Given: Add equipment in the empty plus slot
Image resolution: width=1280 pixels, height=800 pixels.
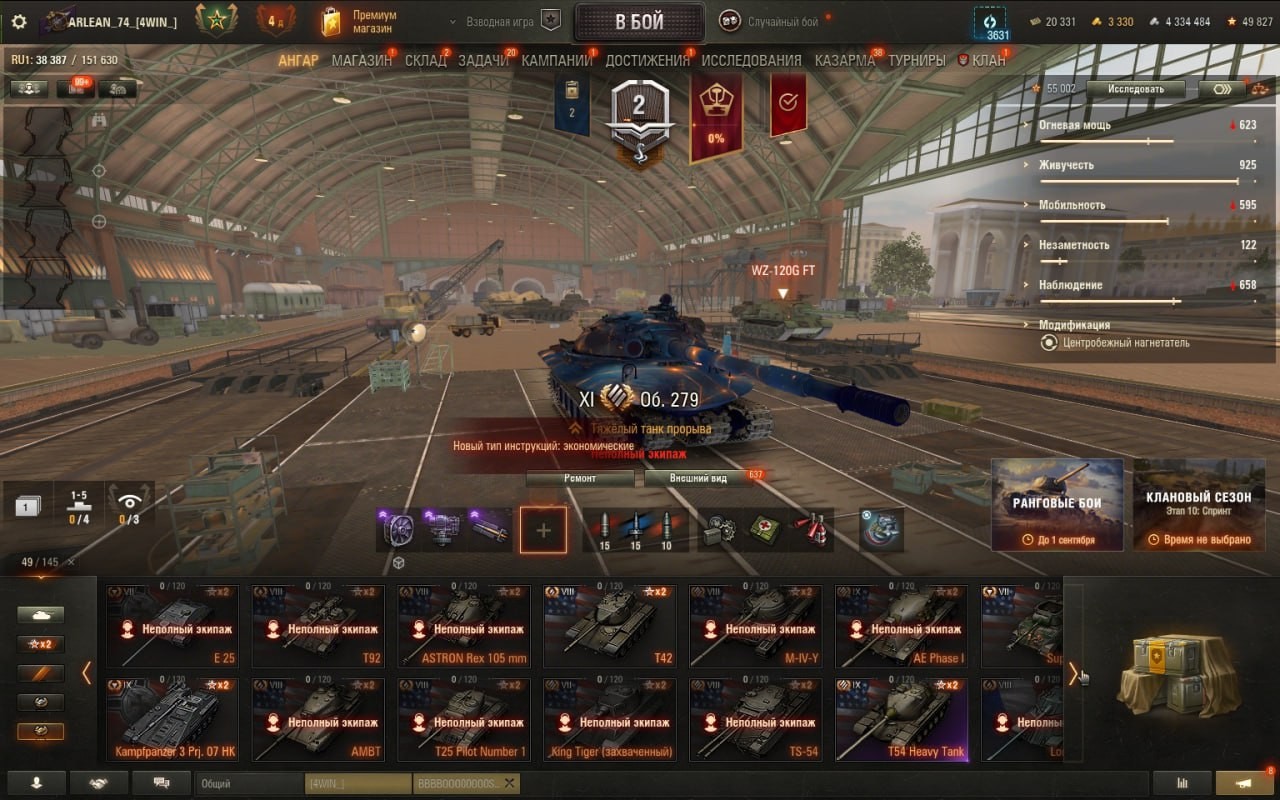Looking at the screenshot, I should click(x=543, y=529).
